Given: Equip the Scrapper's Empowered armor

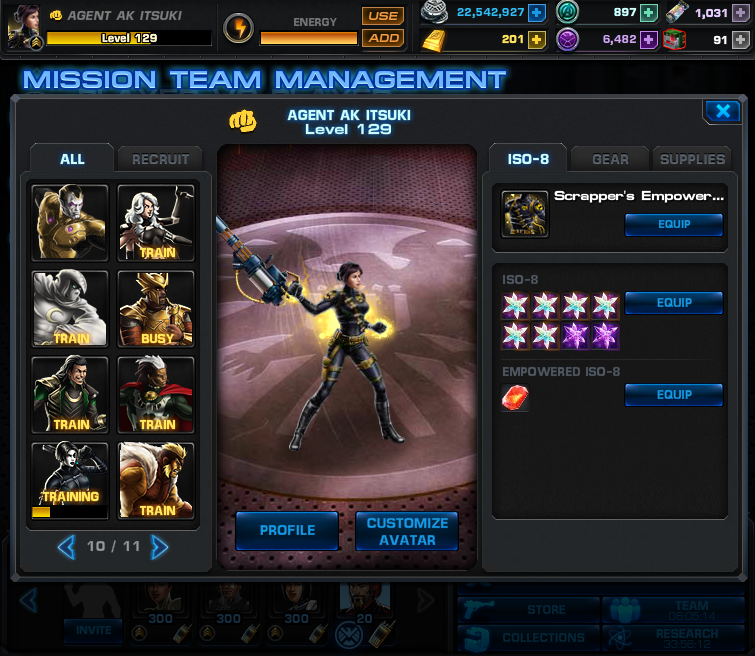Looking at the screenshot, I should [673, 224].
